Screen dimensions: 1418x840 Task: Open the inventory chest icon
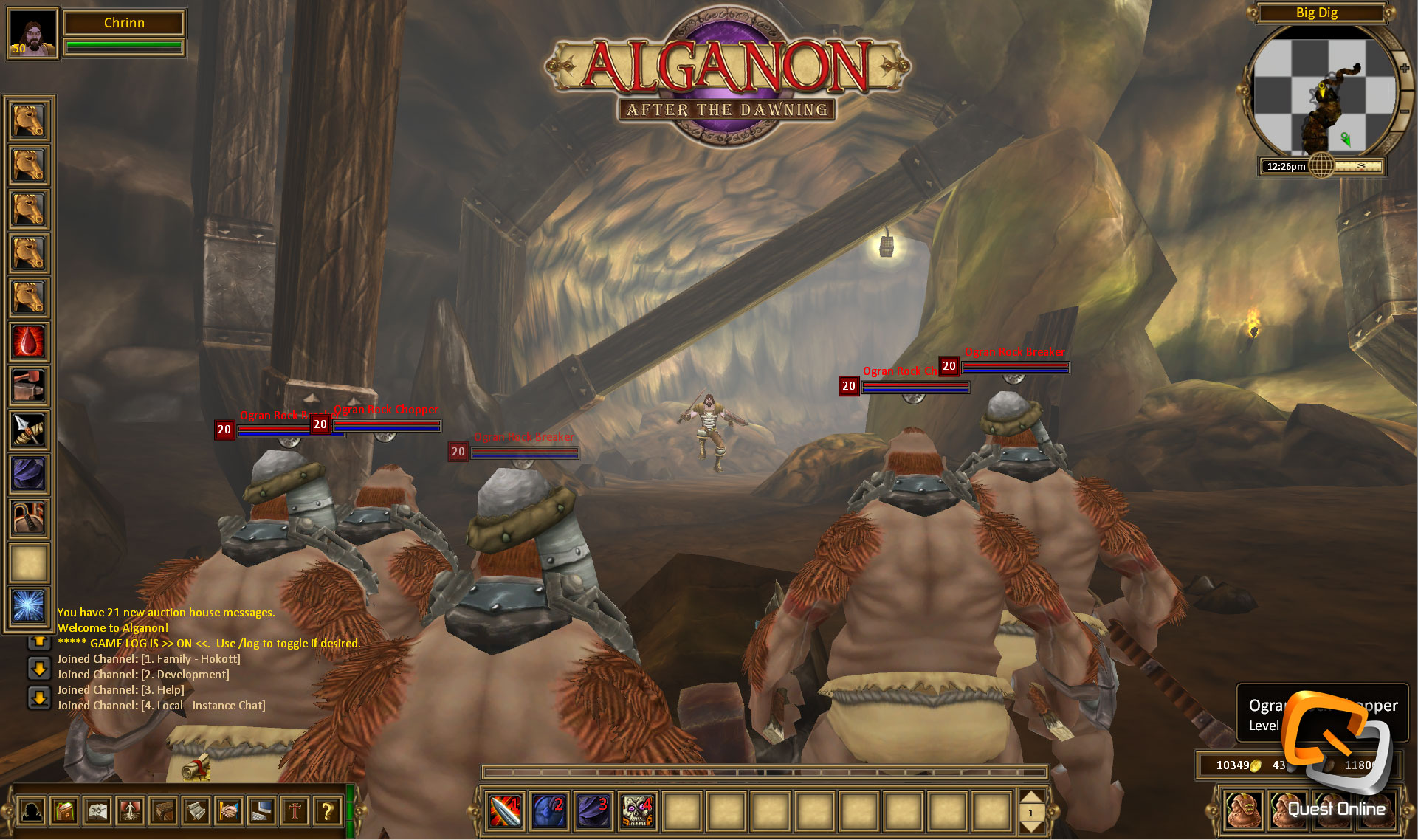(164, 810)
